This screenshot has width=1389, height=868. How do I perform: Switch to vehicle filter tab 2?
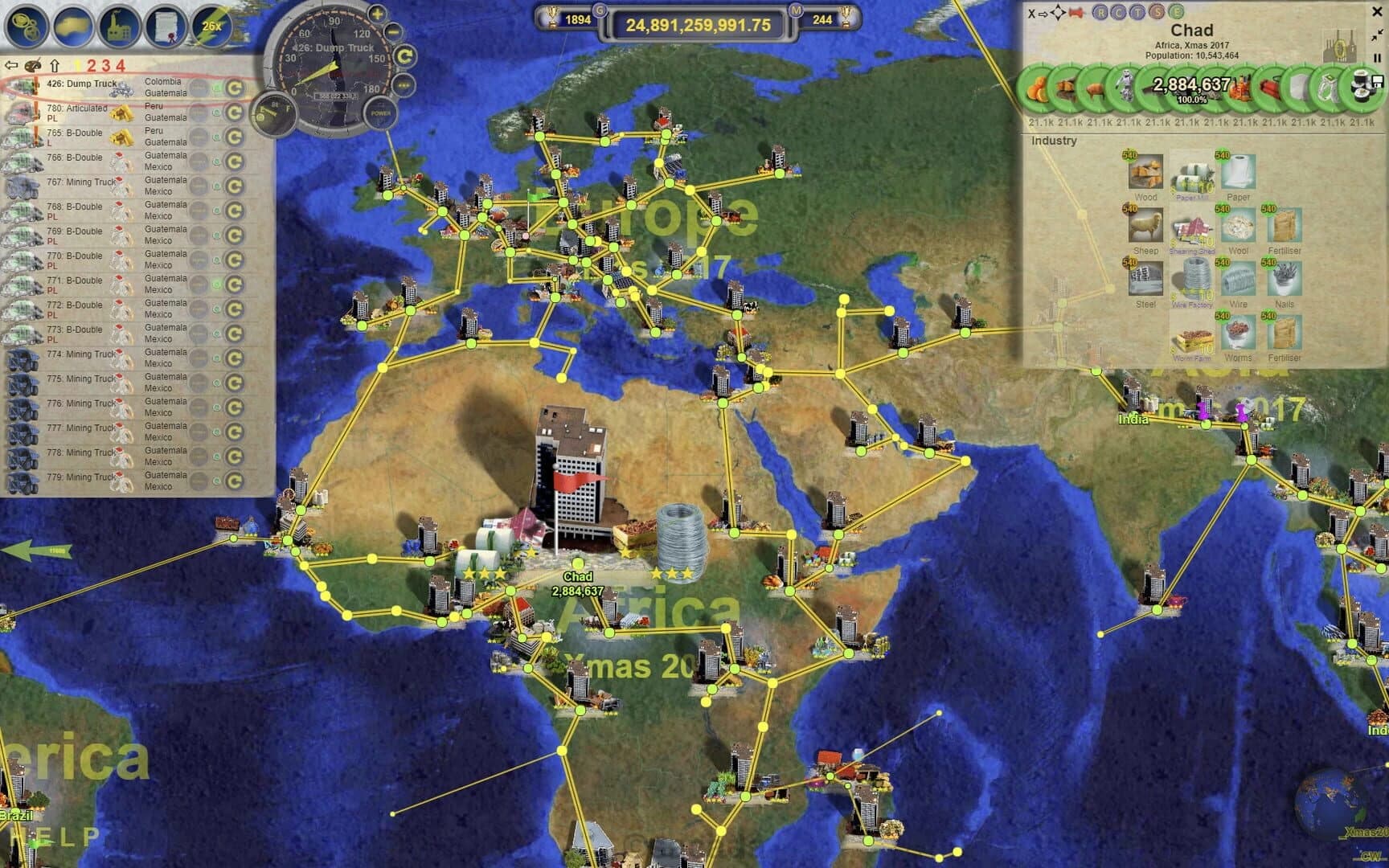pos(92,66)
